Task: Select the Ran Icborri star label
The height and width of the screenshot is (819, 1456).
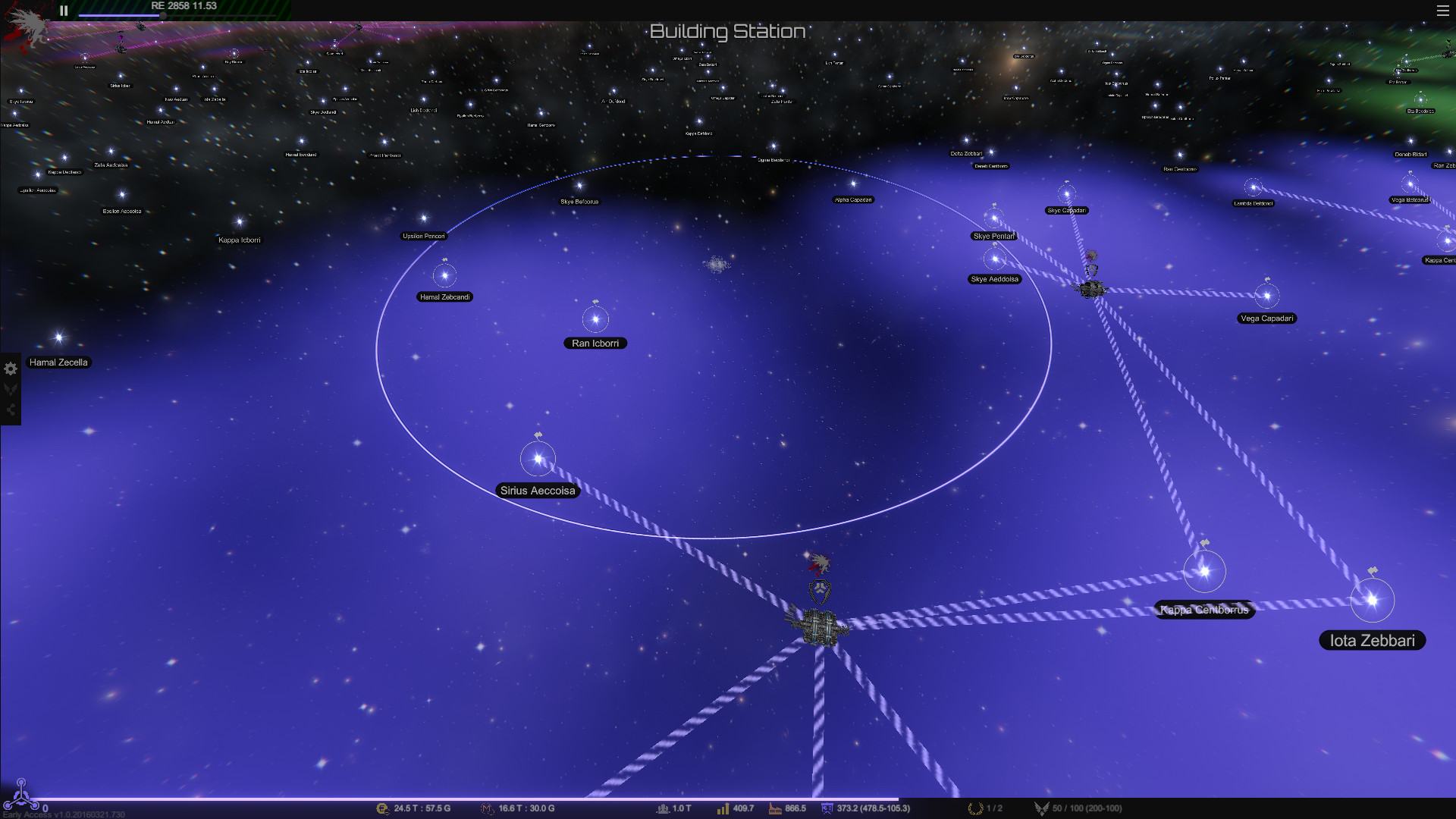Action: click(x=595, y=344)
